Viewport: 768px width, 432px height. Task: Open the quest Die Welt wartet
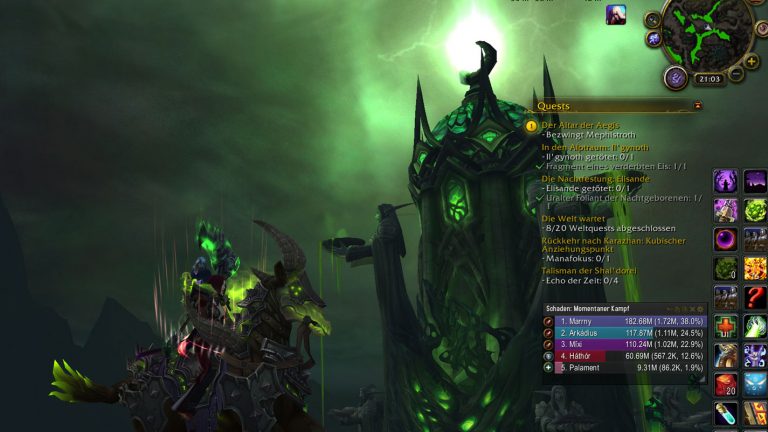point(574,217)
